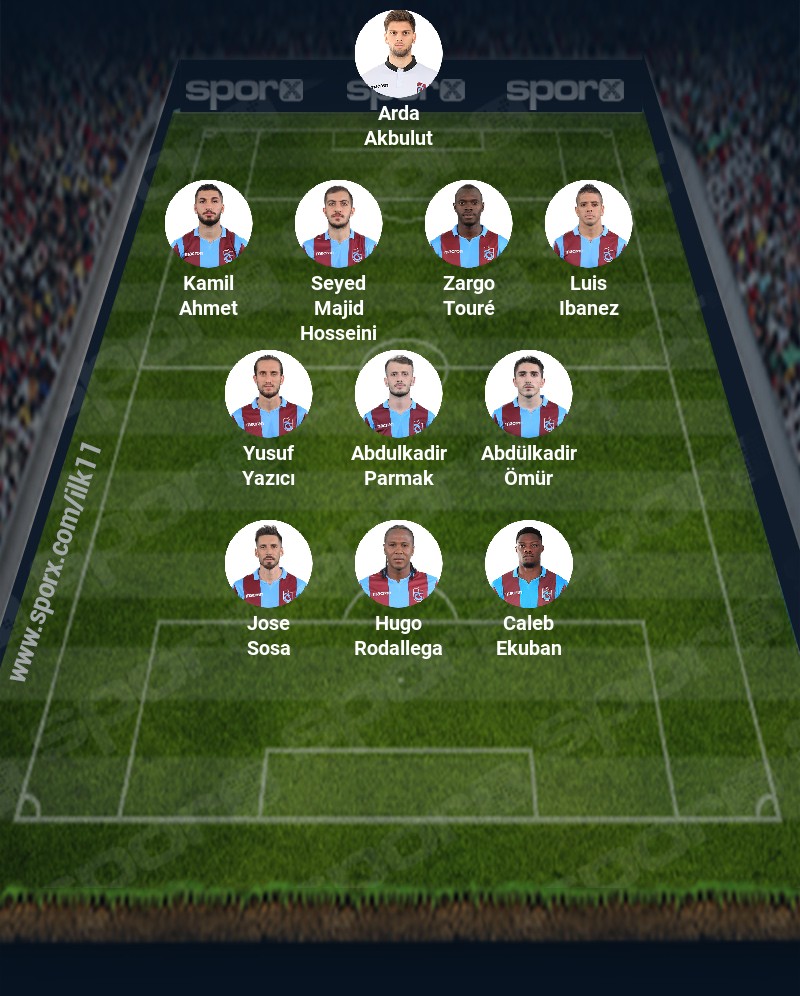Choose Caleb Ekuban's player portrait

(x=528, y=564)
